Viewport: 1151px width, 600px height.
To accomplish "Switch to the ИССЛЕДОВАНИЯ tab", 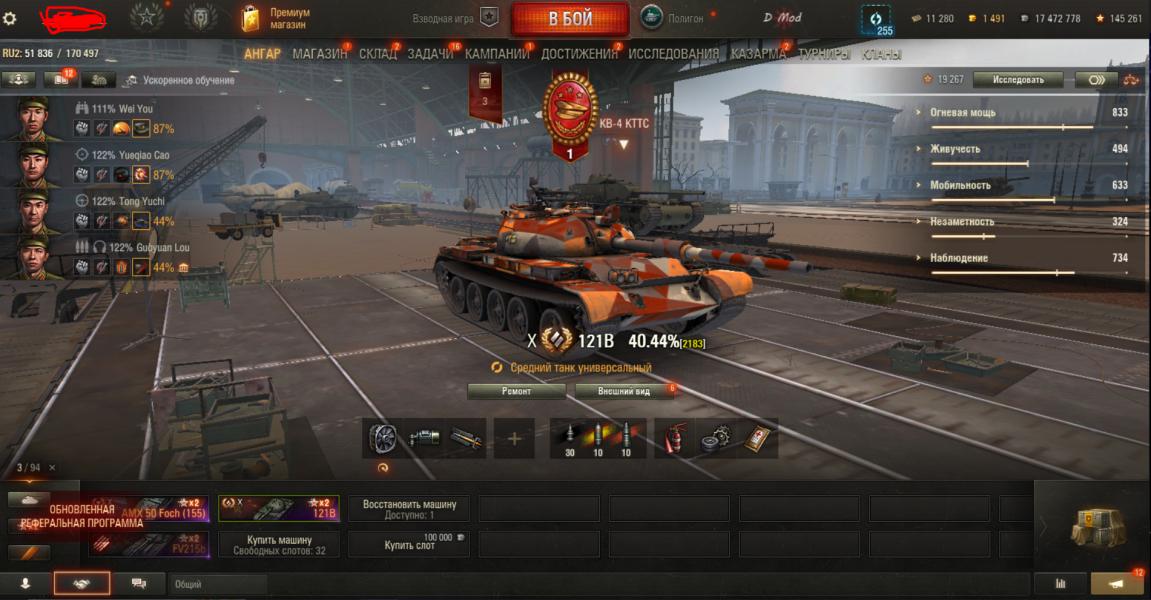I will click(x=673, y=54).
